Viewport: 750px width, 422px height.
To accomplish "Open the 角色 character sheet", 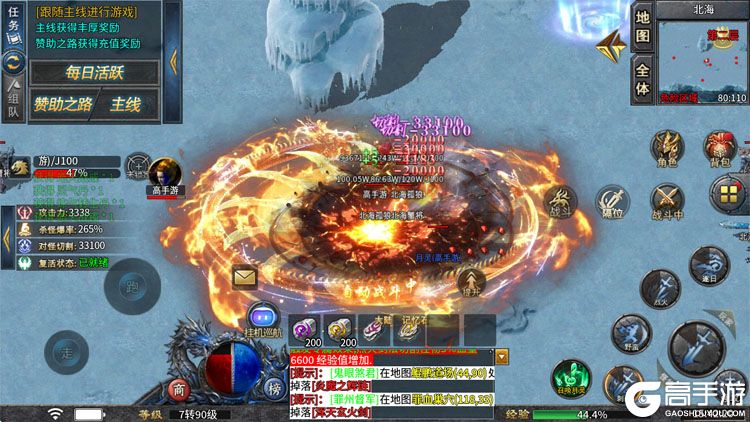I will 666,147.
